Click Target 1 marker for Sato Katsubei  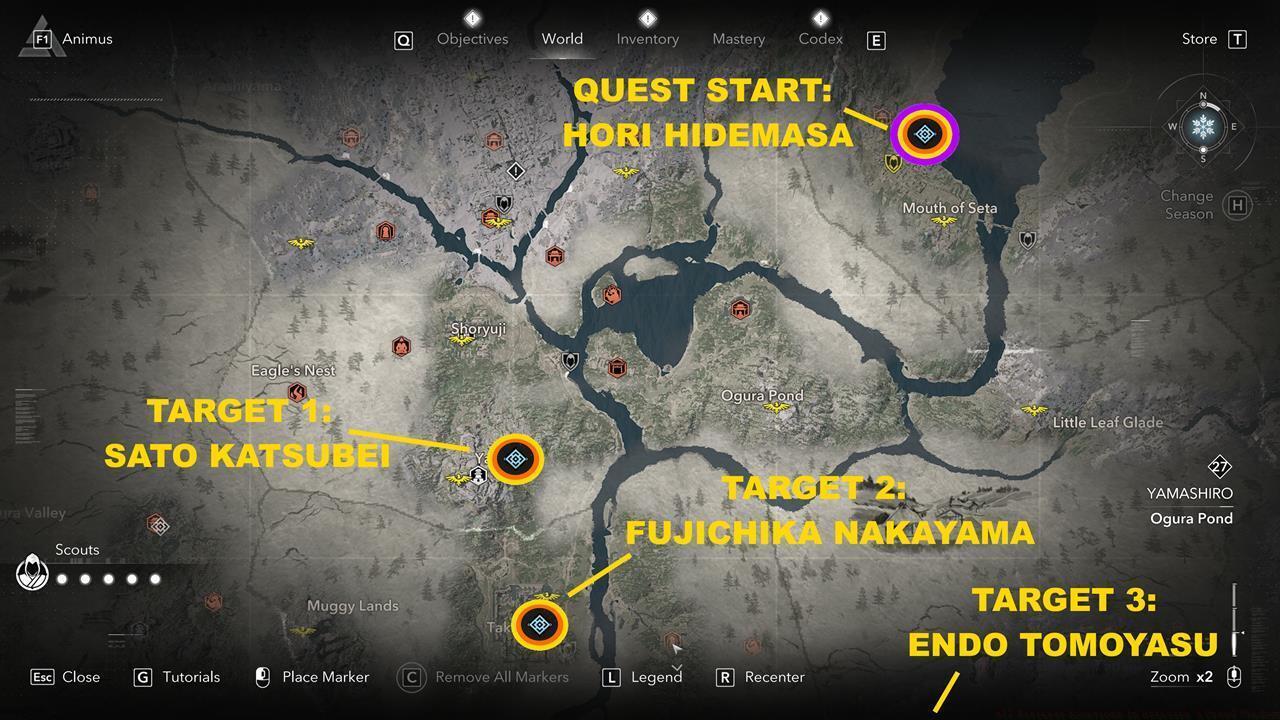click(514, 458)
